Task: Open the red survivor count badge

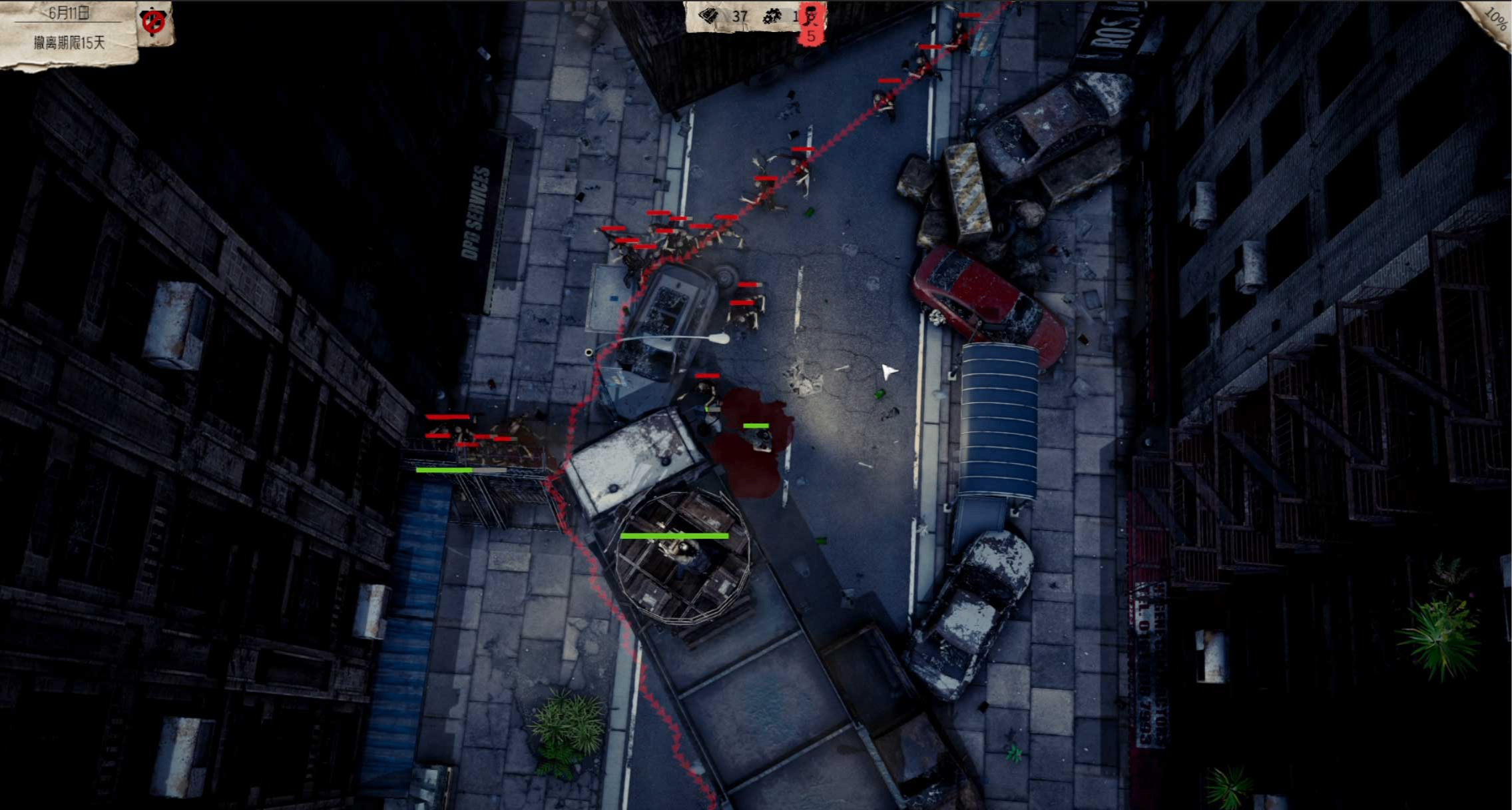Action: tap(811, 23)
